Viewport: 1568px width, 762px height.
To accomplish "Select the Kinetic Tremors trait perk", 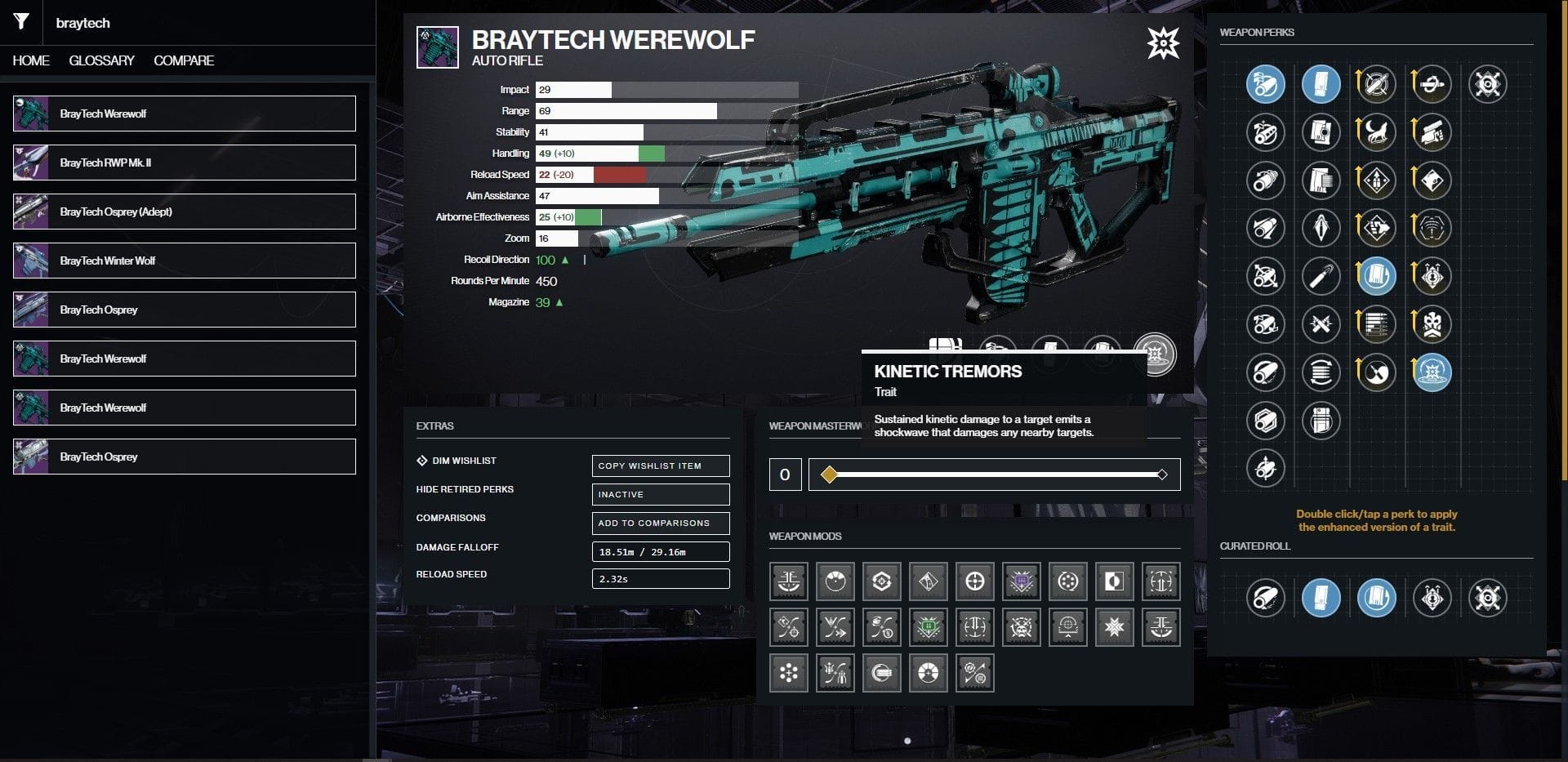I will point(1432,372).
